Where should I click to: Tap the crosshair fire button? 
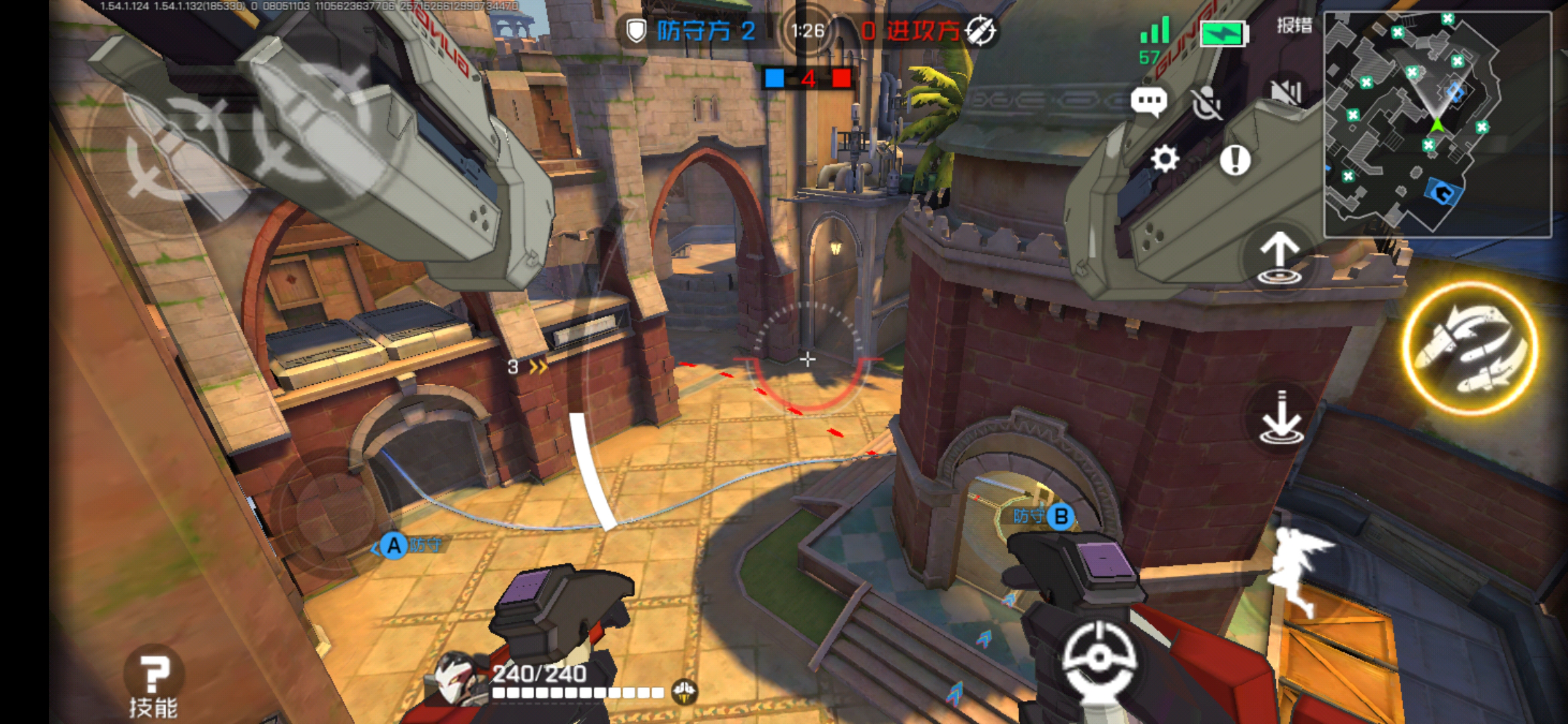pyautogui.click(x=1098, y=658)
